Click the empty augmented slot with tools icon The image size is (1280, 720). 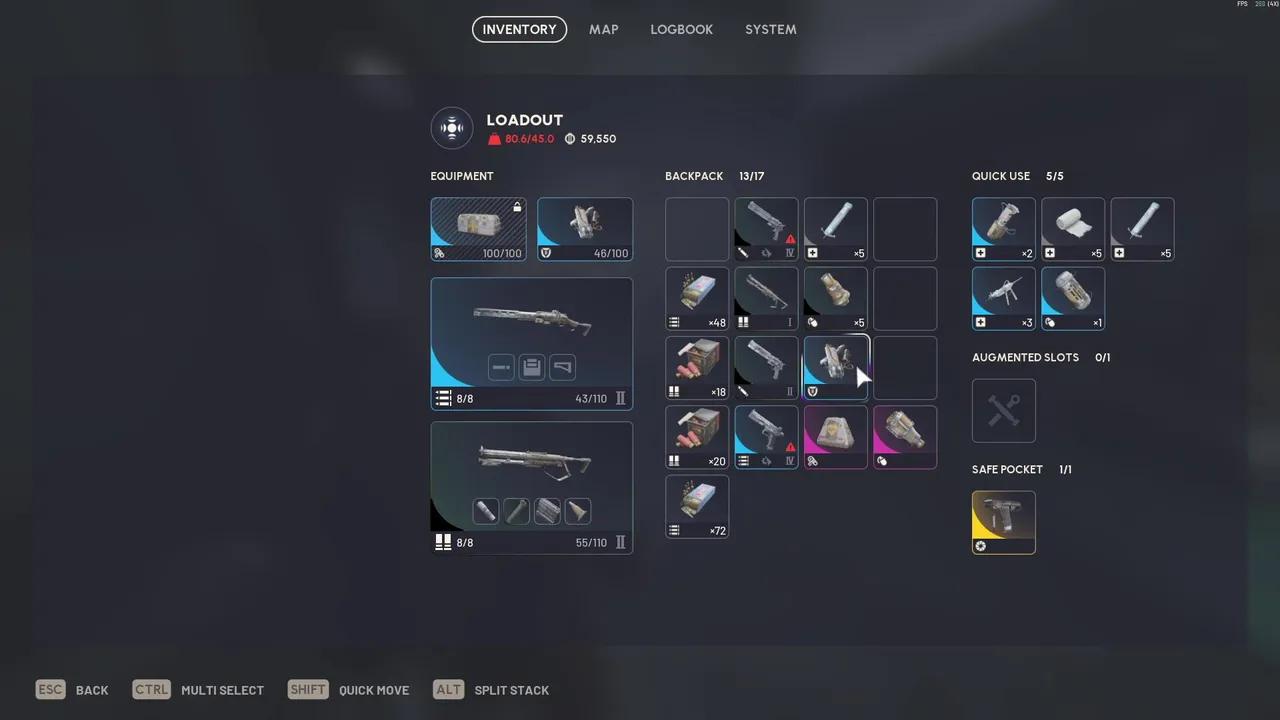click(x=1004, y=411)
